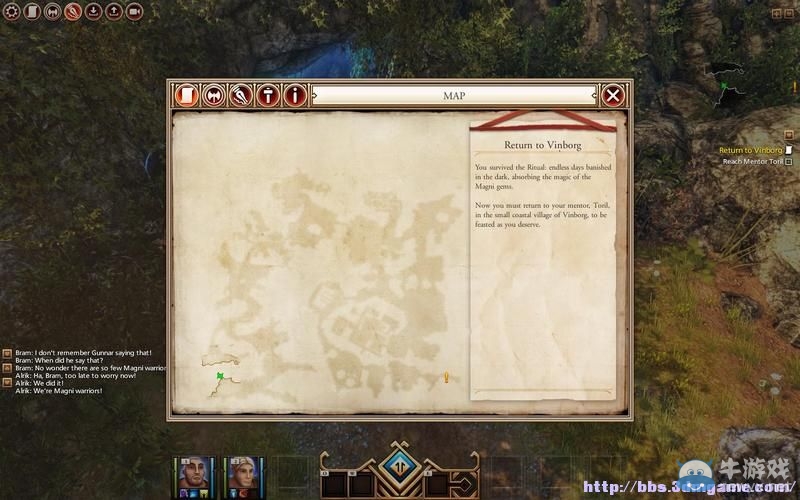This screenshot has width=800, height=500.
Task: Click the double-axe icon in top toolbar
Action: pos(52,12)
